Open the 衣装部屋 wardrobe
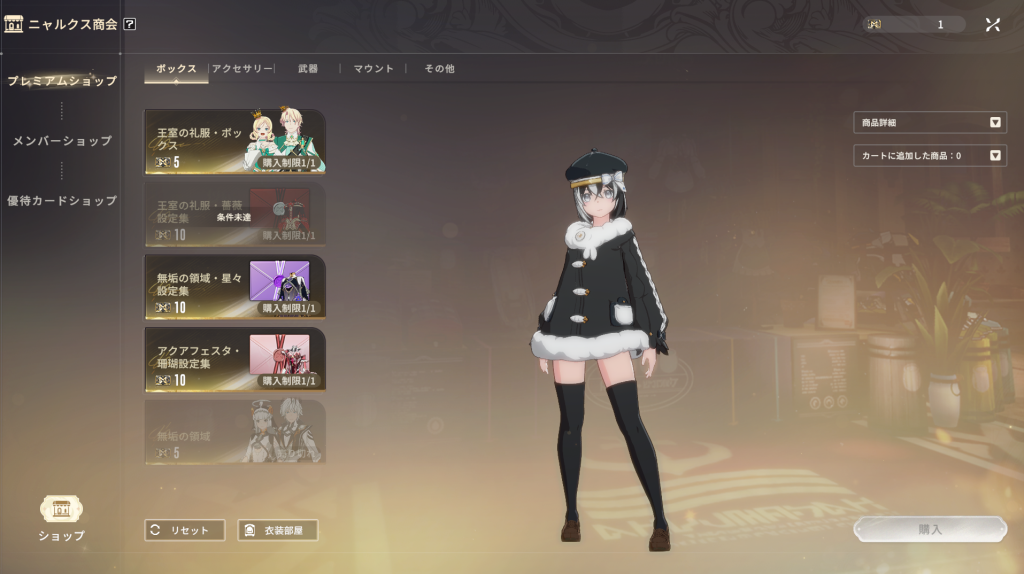Viewport: 1024px width, 574px height. [x=278, y=530]
